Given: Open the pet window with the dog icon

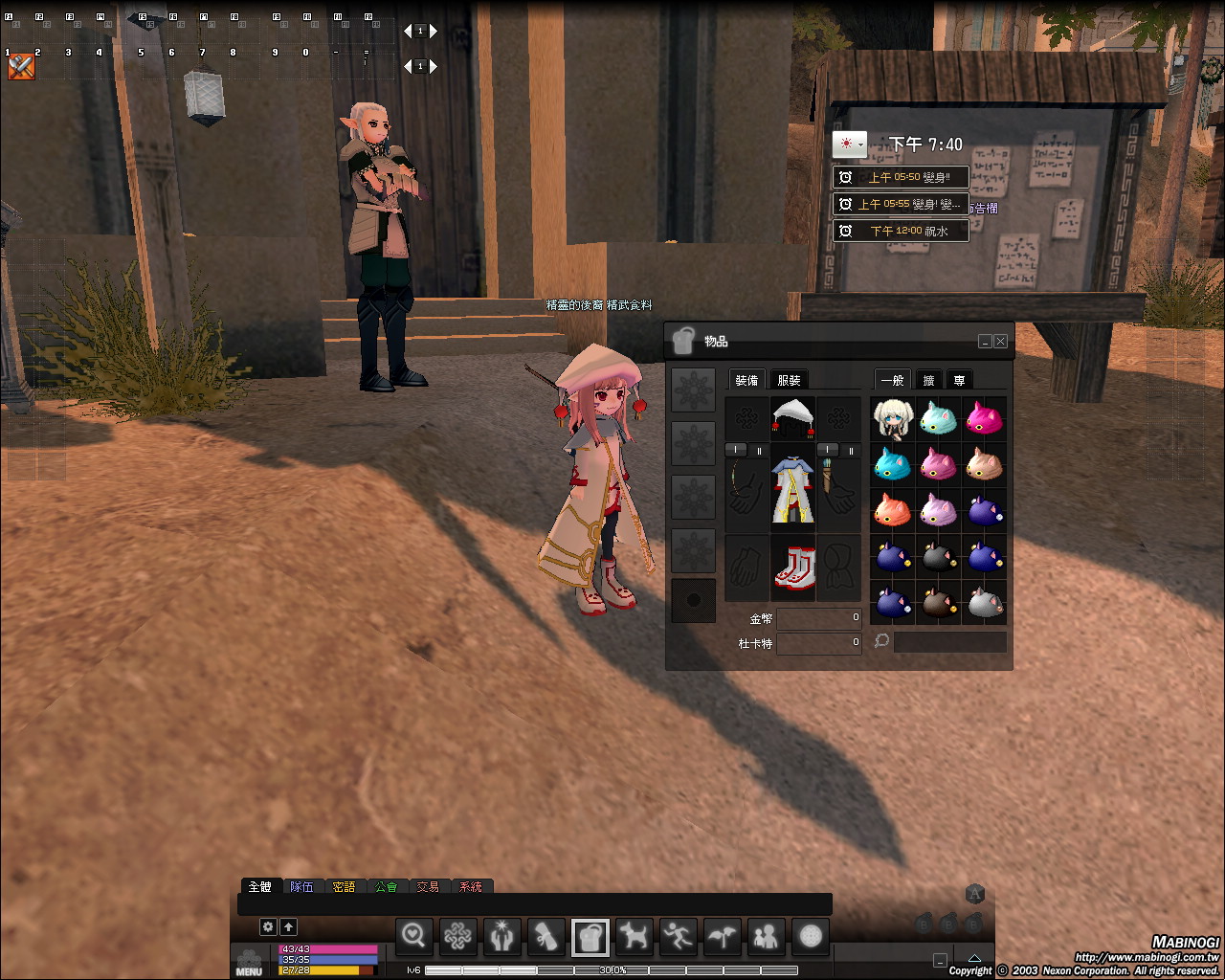Looking at the screenshot, I should pos(634,936).
